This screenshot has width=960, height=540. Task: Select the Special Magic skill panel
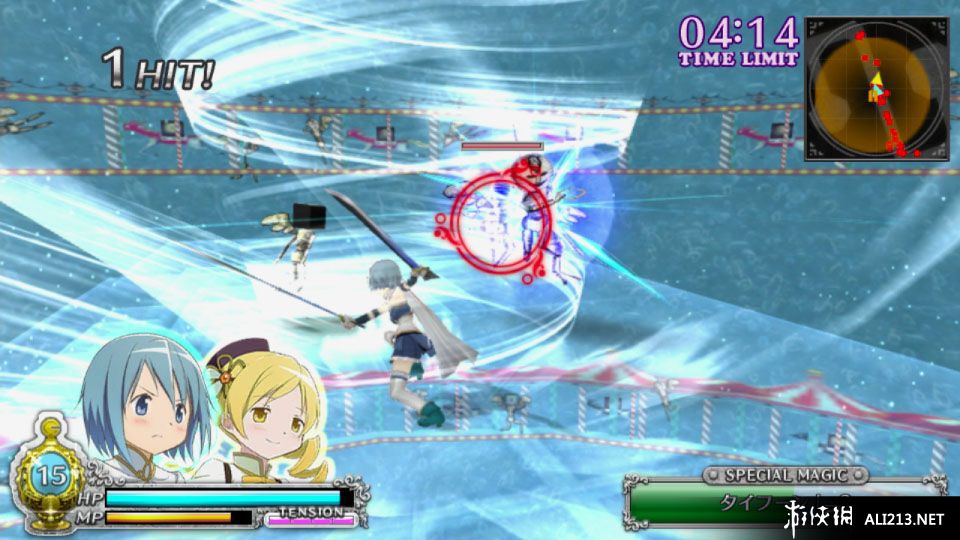point(785,499)
